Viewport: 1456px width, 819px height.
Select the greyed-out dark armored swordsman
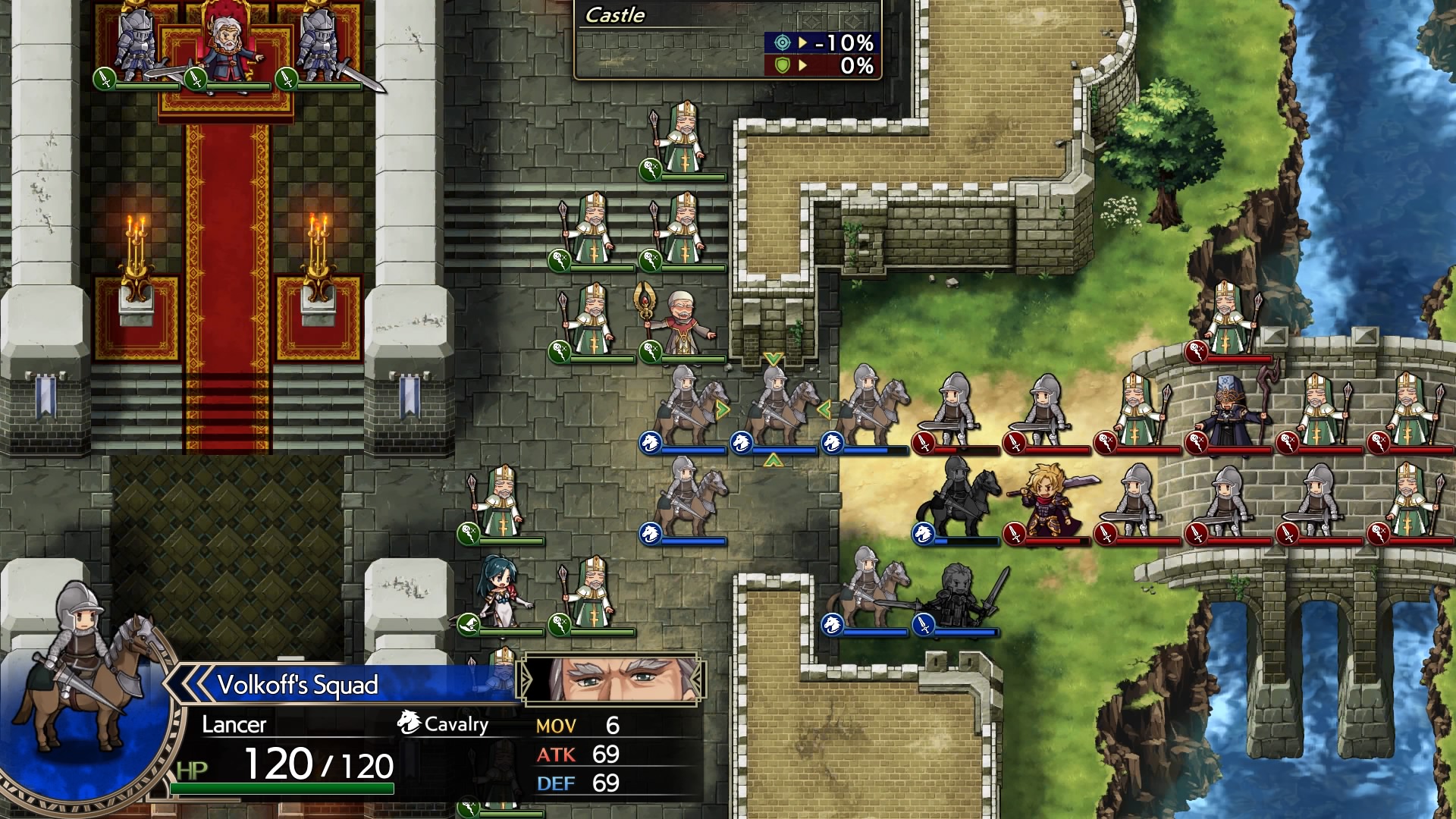(960, 594)
